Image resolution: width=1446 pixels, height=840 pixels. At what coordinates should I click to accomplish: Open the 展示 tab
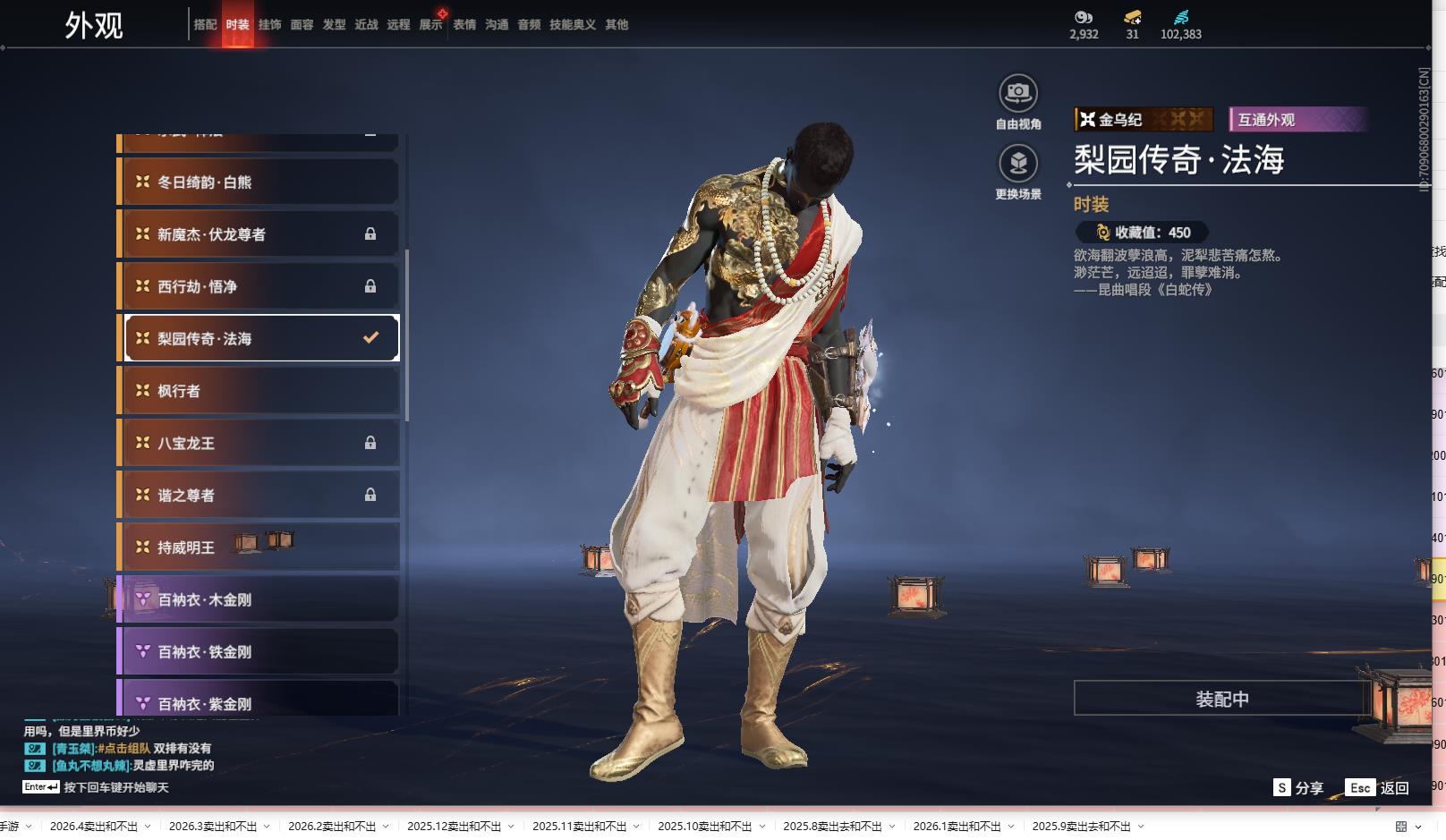coord(430,24)
